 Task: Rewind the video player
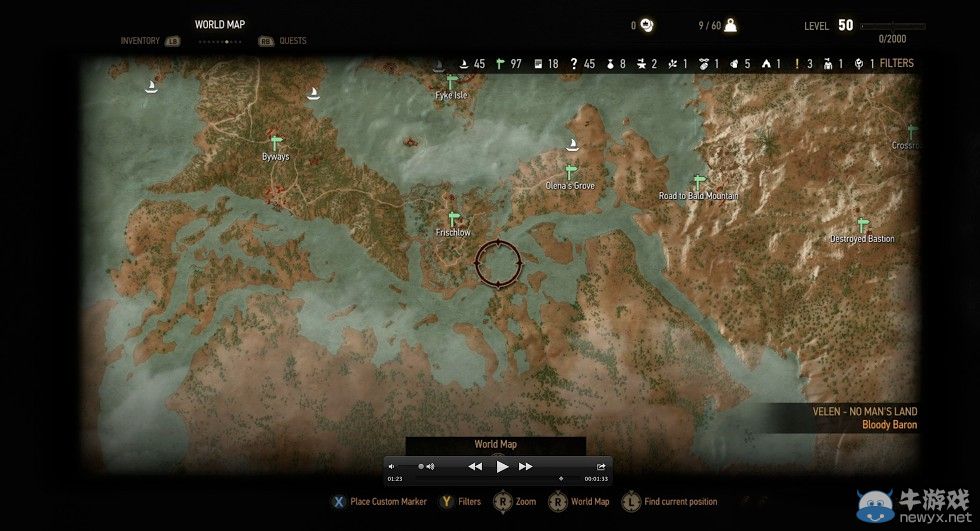(x=475, y=466)
